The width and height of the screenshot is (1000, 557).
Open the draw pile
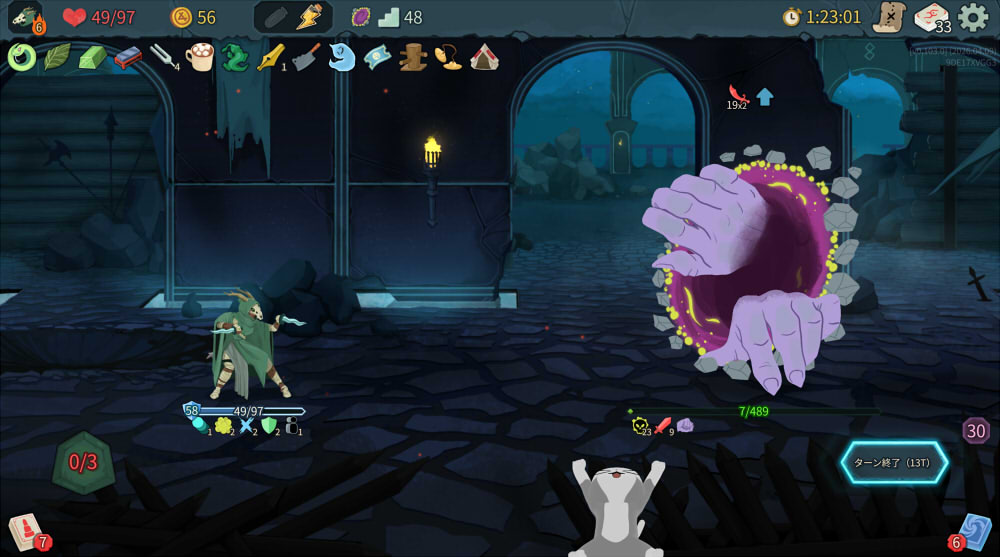pyautogui.click(x=24, y=530)
